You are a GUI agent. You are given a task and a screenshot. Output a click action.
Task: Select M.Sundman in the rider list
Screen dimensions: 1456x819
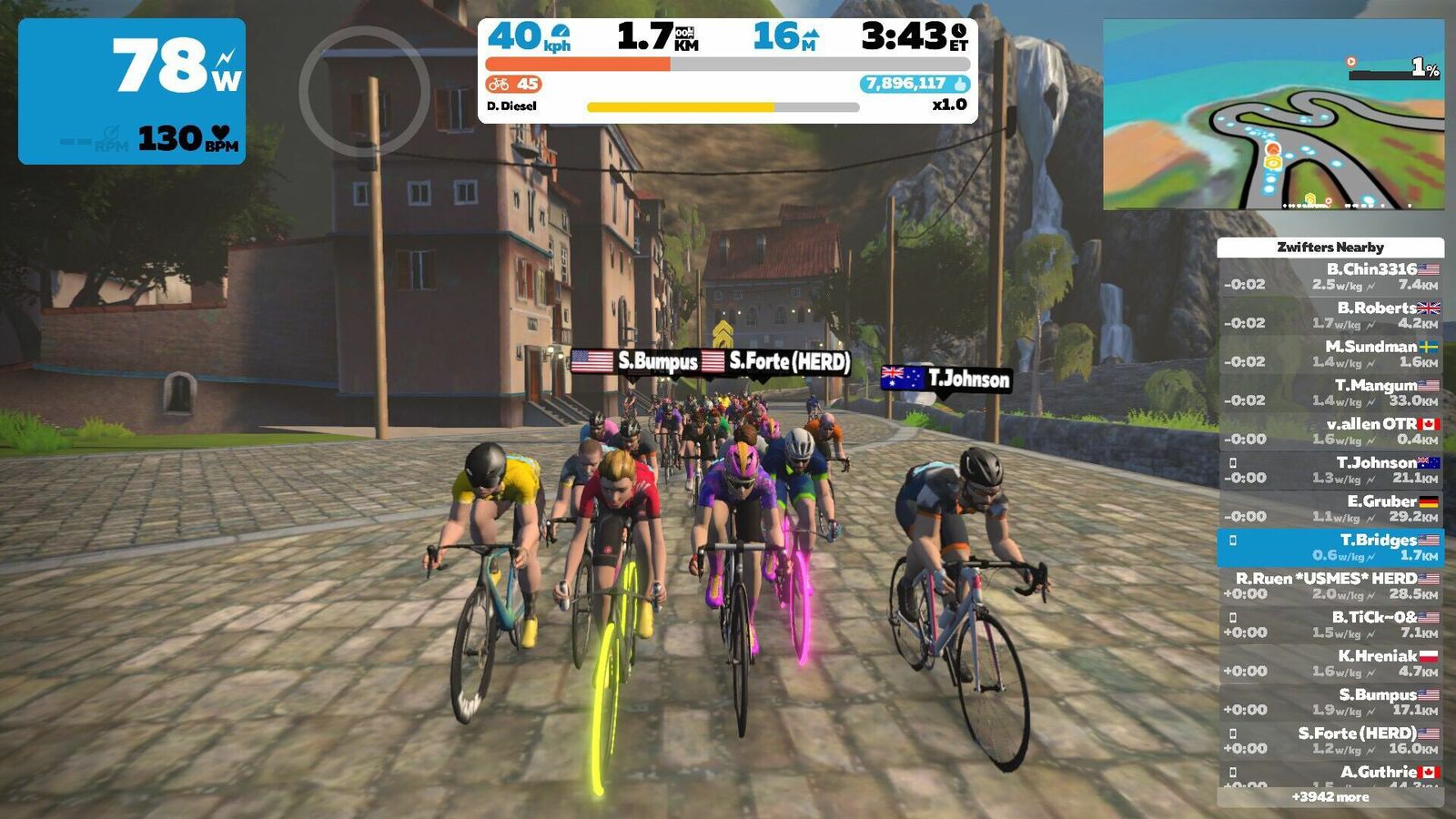coord(1330,354)
